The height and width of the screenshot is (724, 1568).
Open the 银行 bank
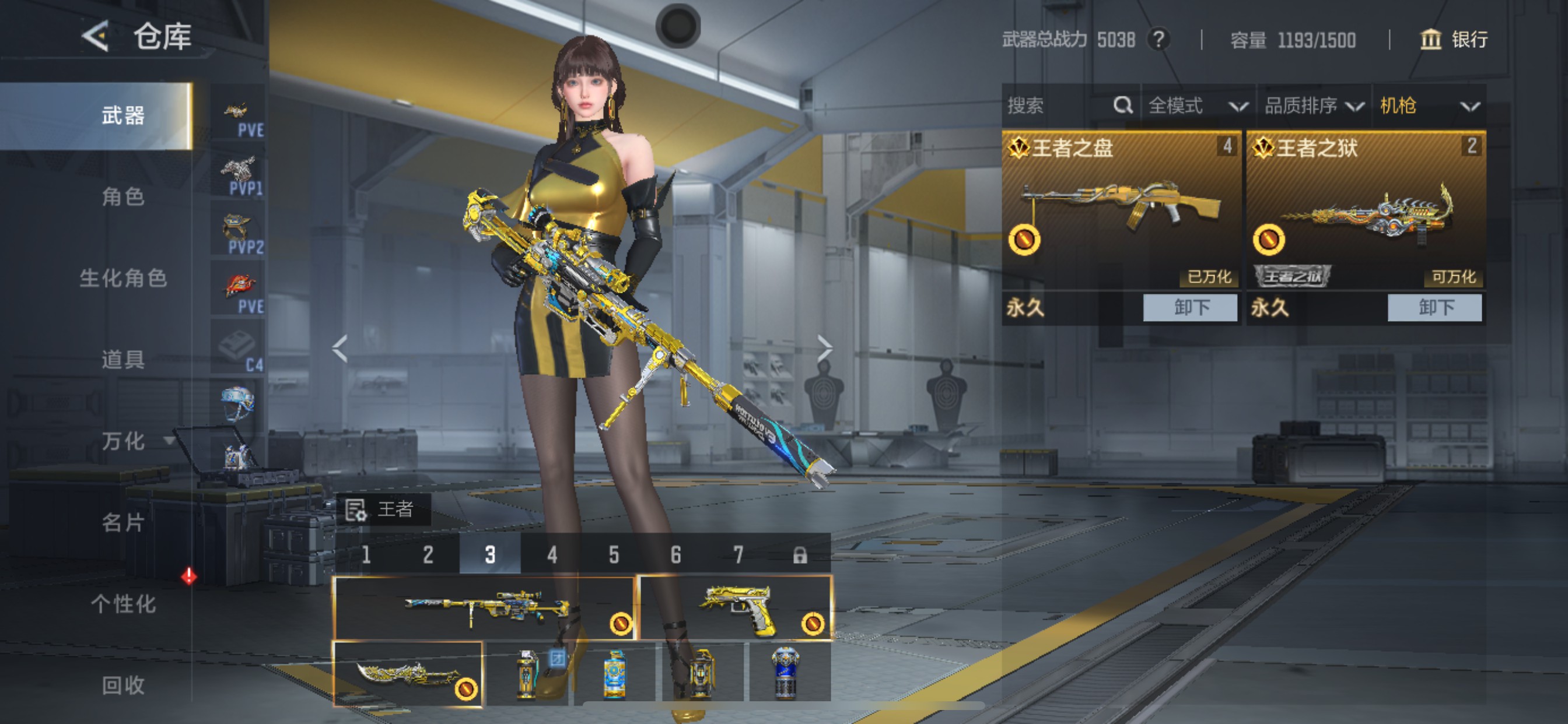pos(1455,40)
